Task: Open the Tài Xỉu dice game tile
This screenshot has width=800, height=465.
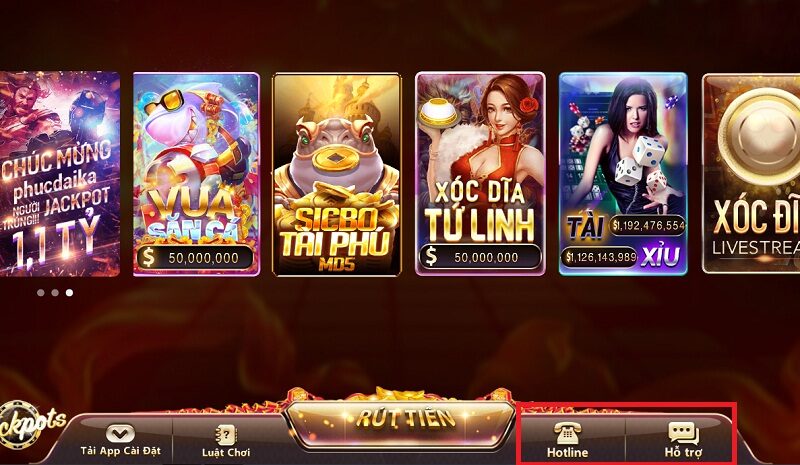Action: coord(622,174)
